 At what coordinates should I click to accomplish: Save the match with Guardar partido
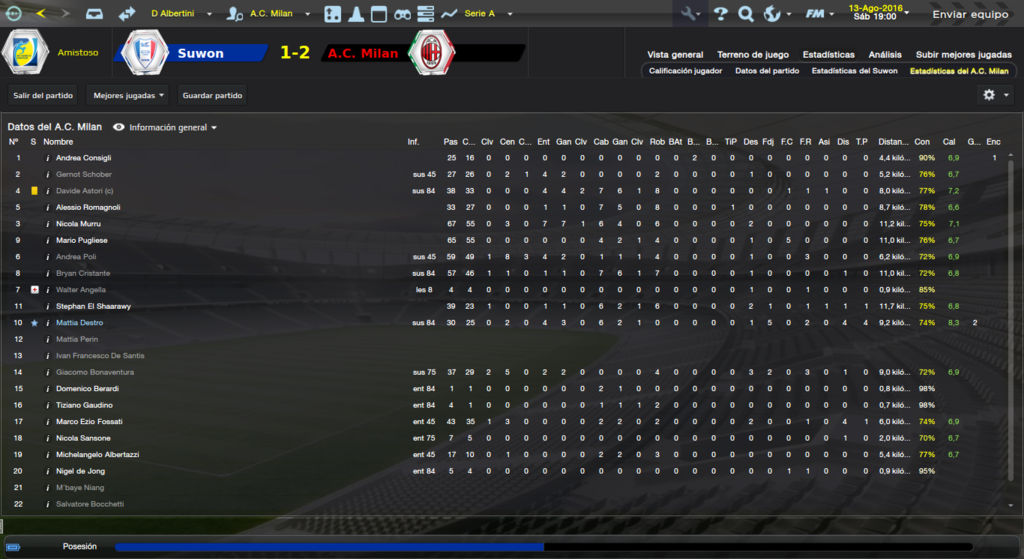[x=212, y=95]
